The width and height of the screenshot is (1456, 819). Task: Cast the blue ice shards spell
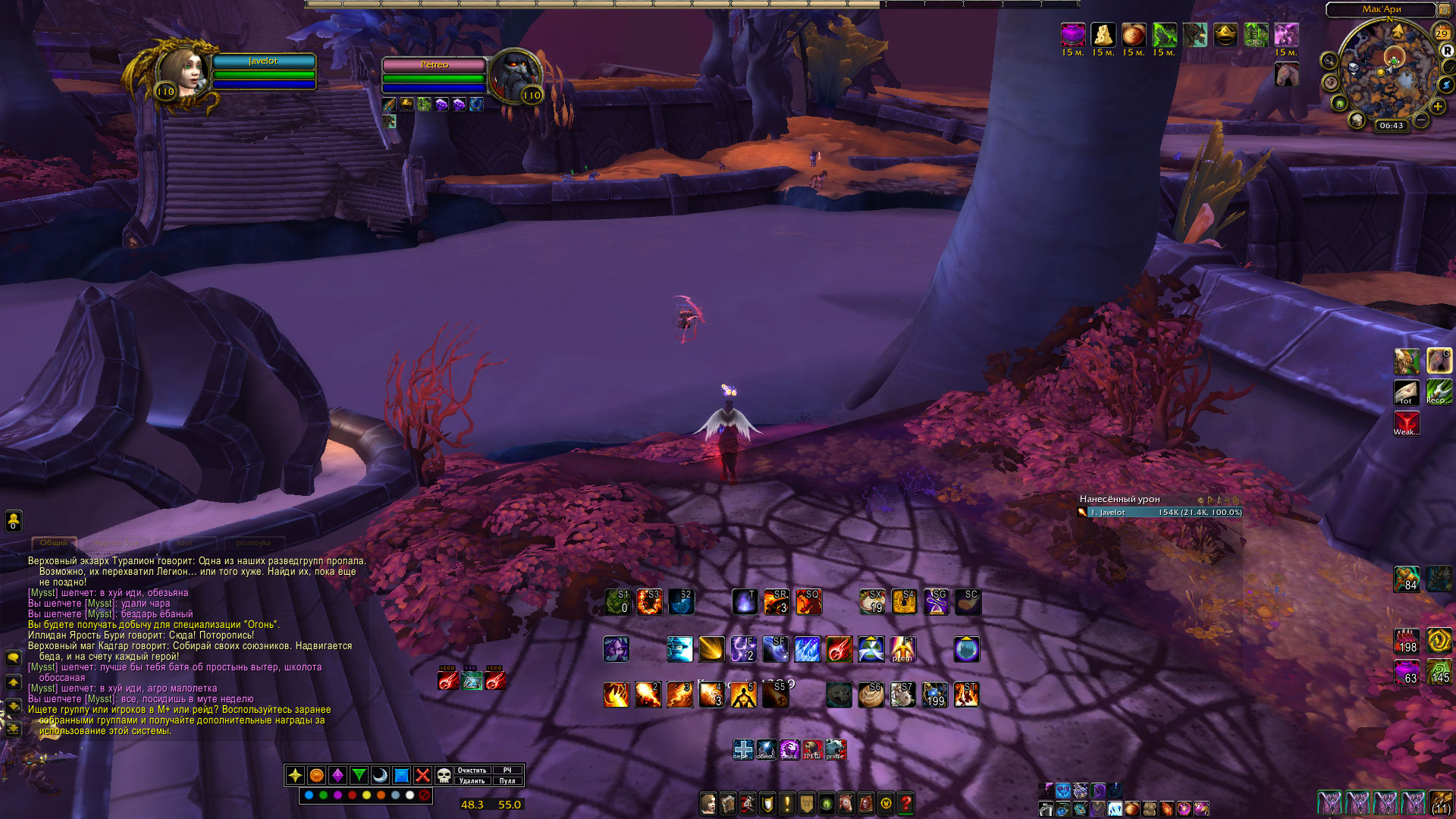tap(807, 649)
